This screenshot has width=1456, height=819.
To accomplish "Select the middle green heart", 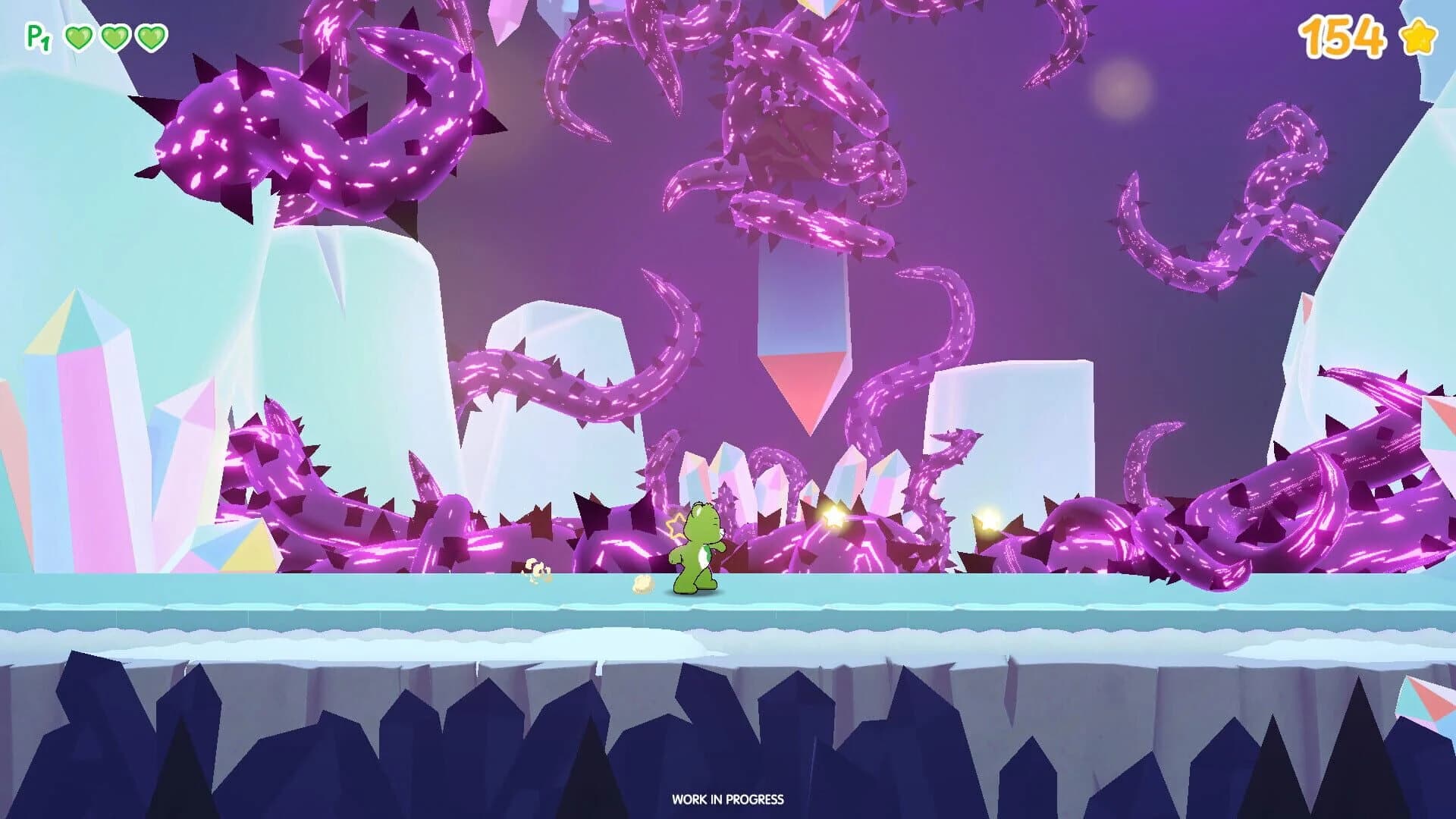I will point(115,36).
